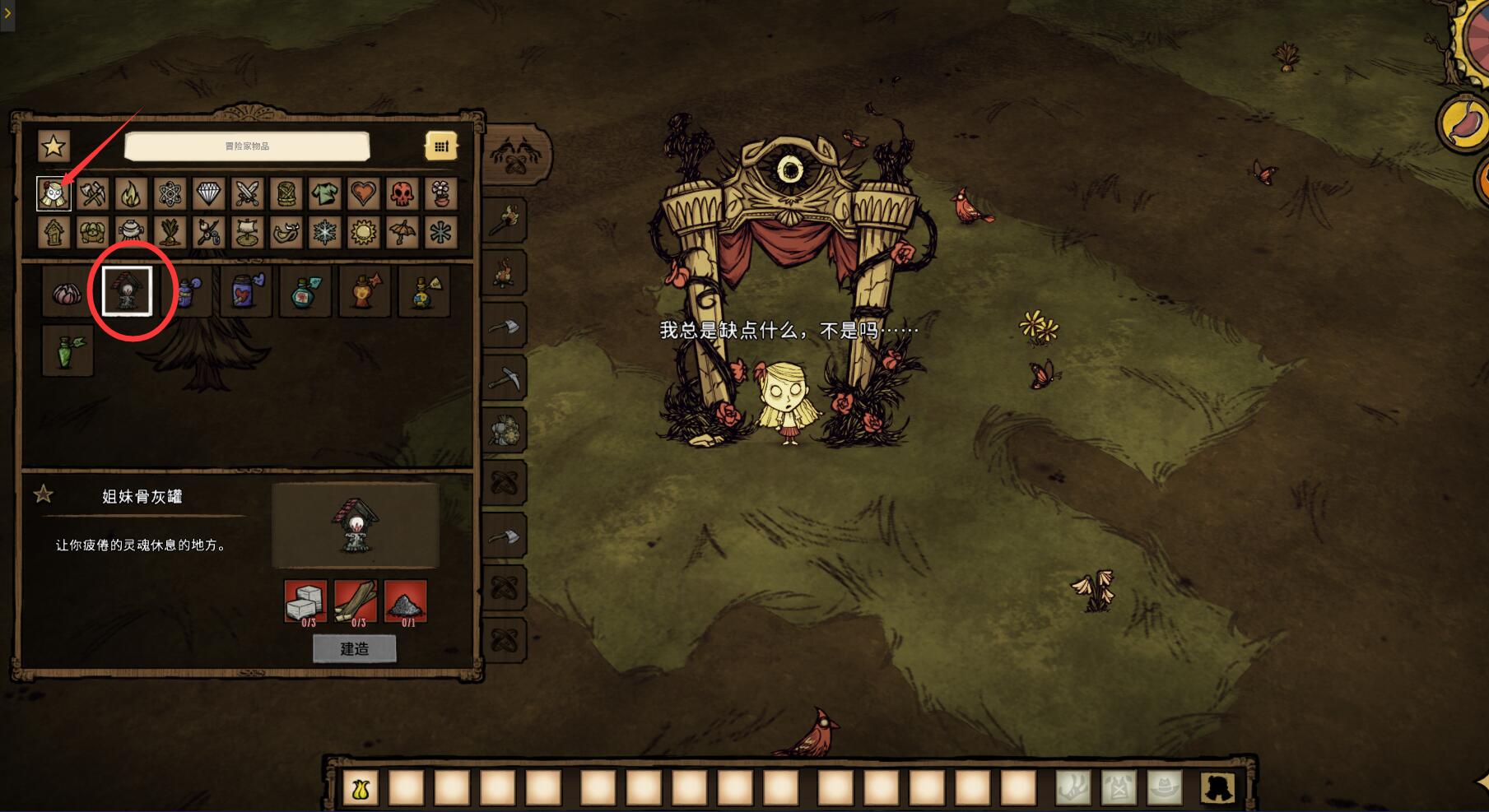This screenshot has height=812, width=1489.
Task: Choose the pink flower bud recipe
Action: [x=67, y=291]
